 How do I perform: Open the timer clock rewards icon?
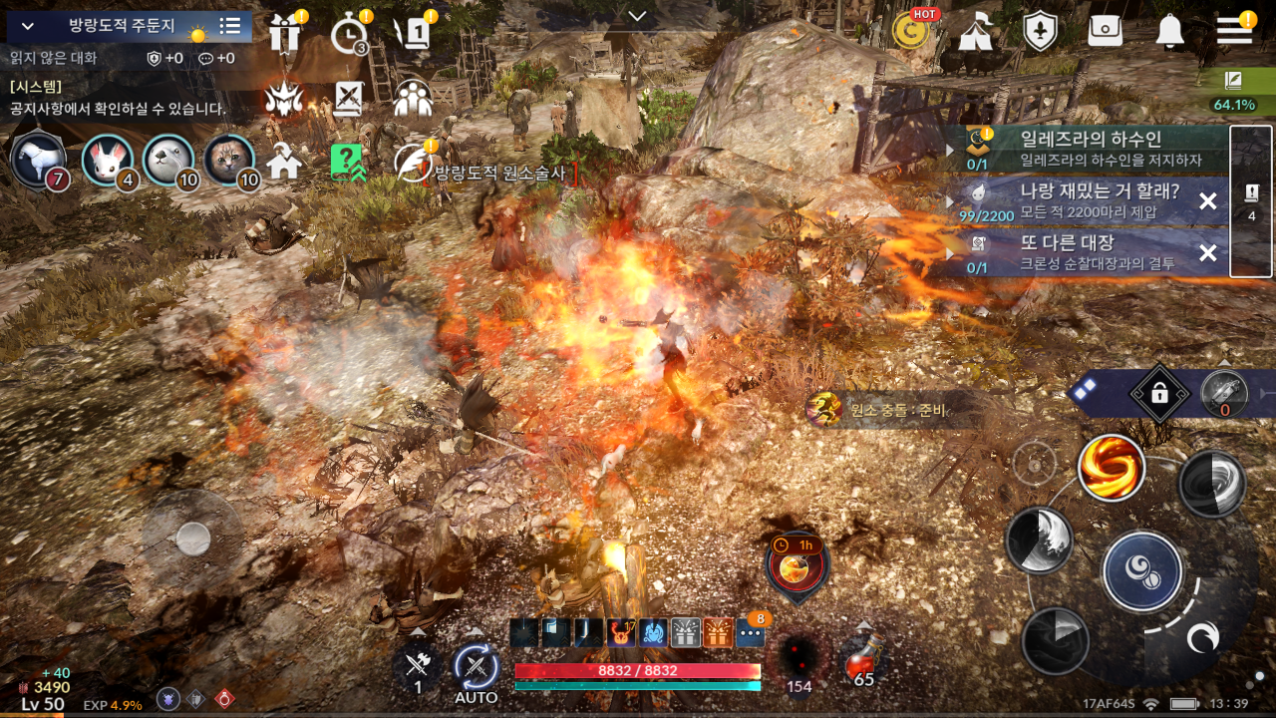(349, 35)
